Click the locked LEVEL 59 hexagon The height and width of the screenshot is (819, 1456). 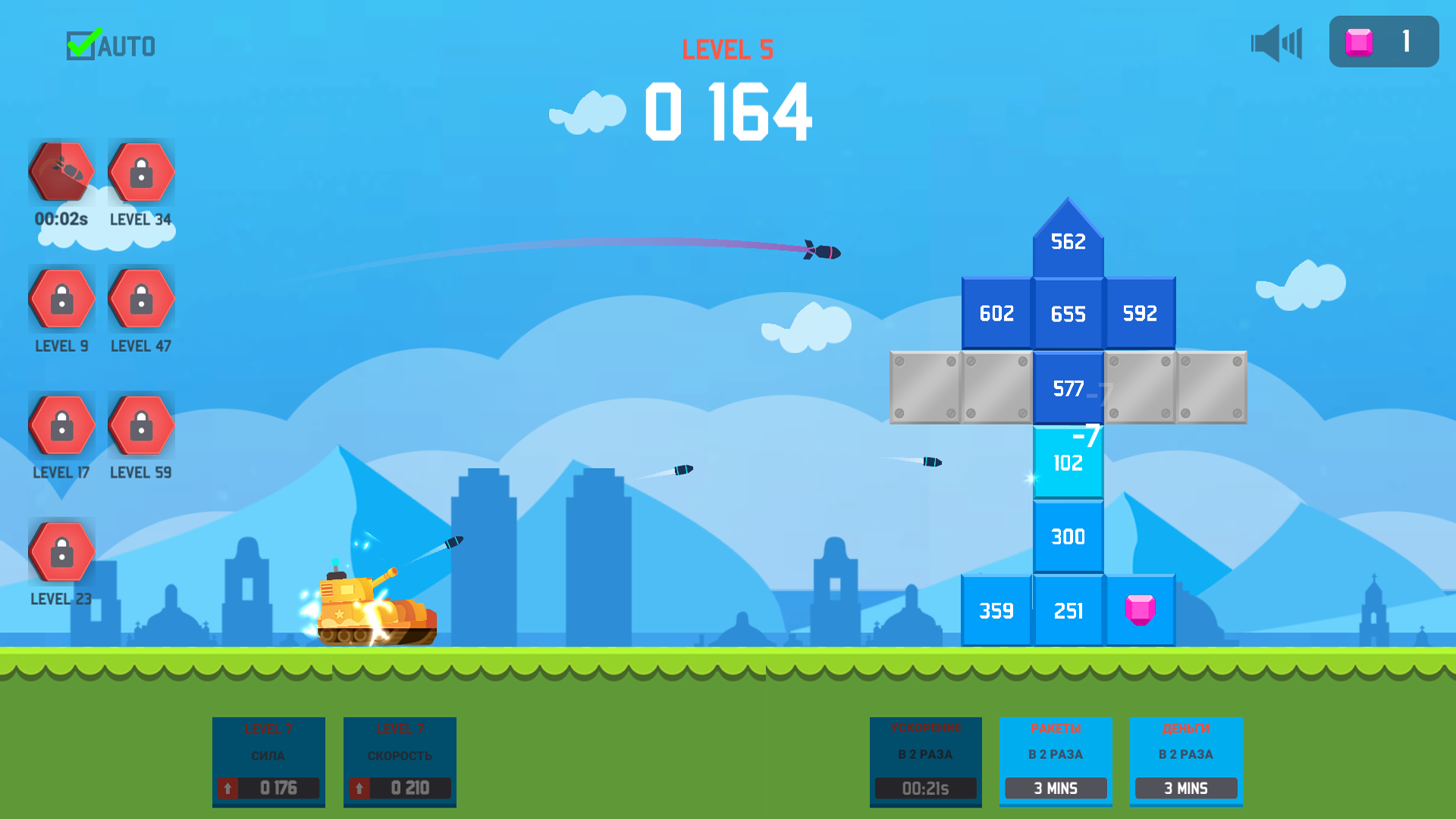(x=140, y=425)
